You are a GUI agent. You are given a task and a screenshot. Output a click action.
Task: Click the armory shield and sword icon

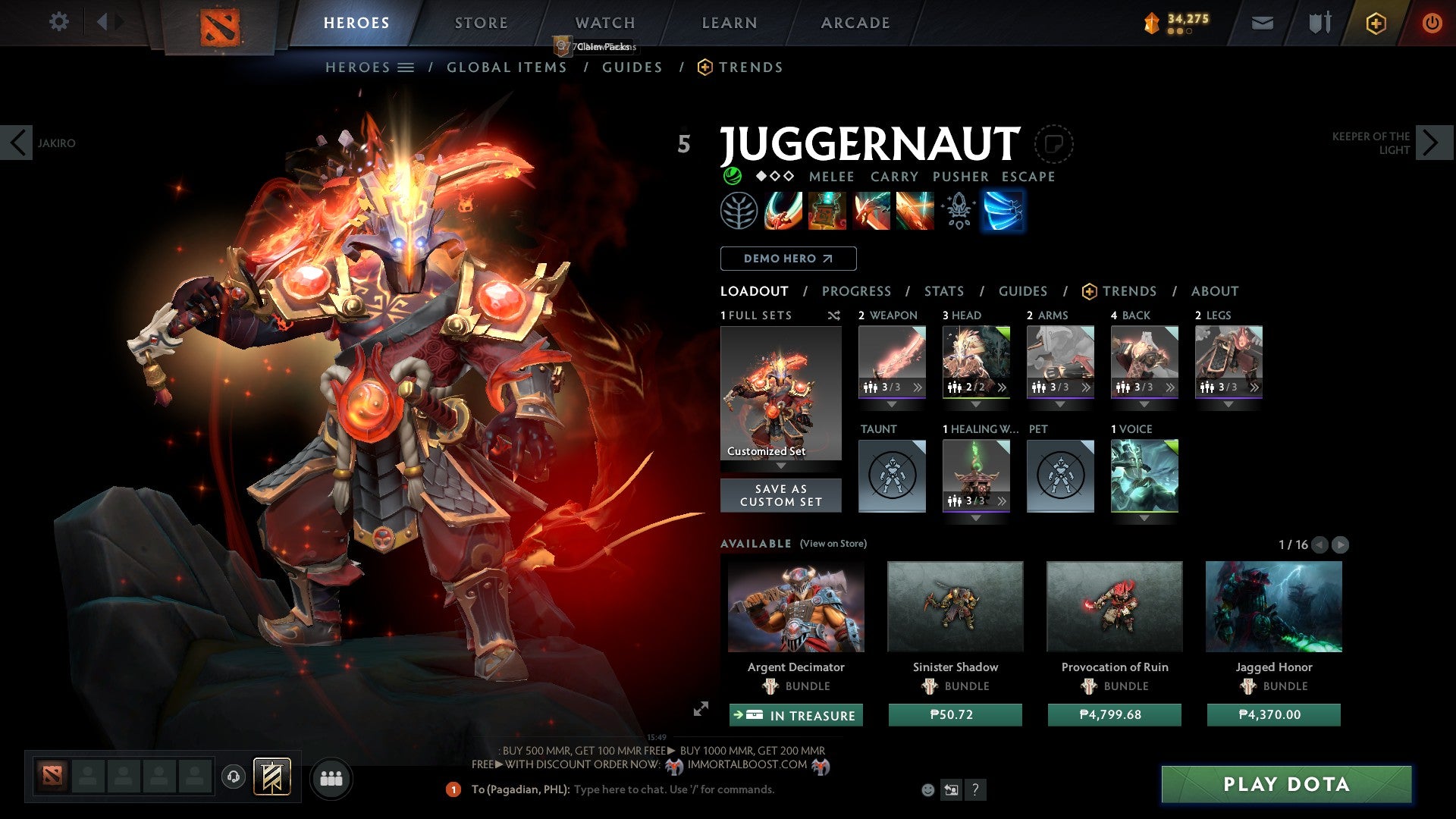pyautogui.click(x=1317, y=23)
